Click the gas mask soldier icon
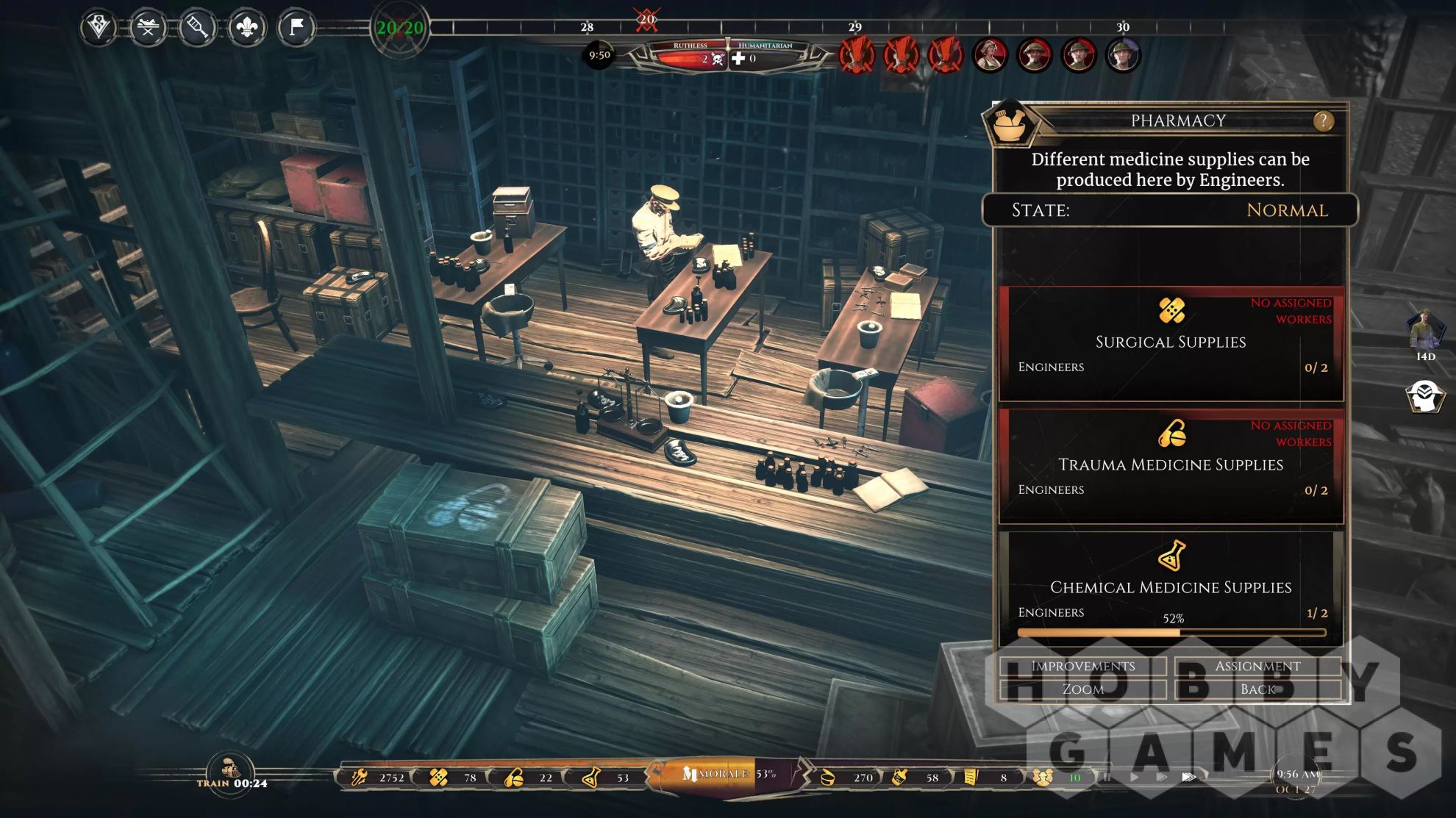This screenshot has height=818, width=1456. point(1425,397)
